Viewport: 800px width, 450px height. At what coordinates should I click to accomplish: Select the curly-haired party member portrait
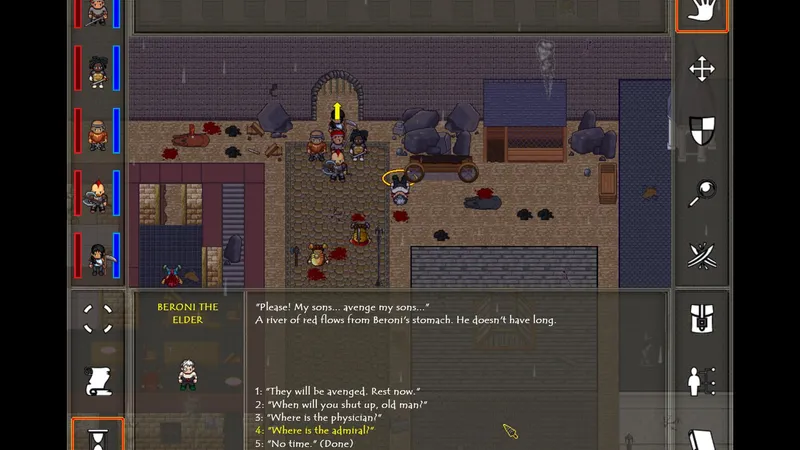[x=97, y=71]
